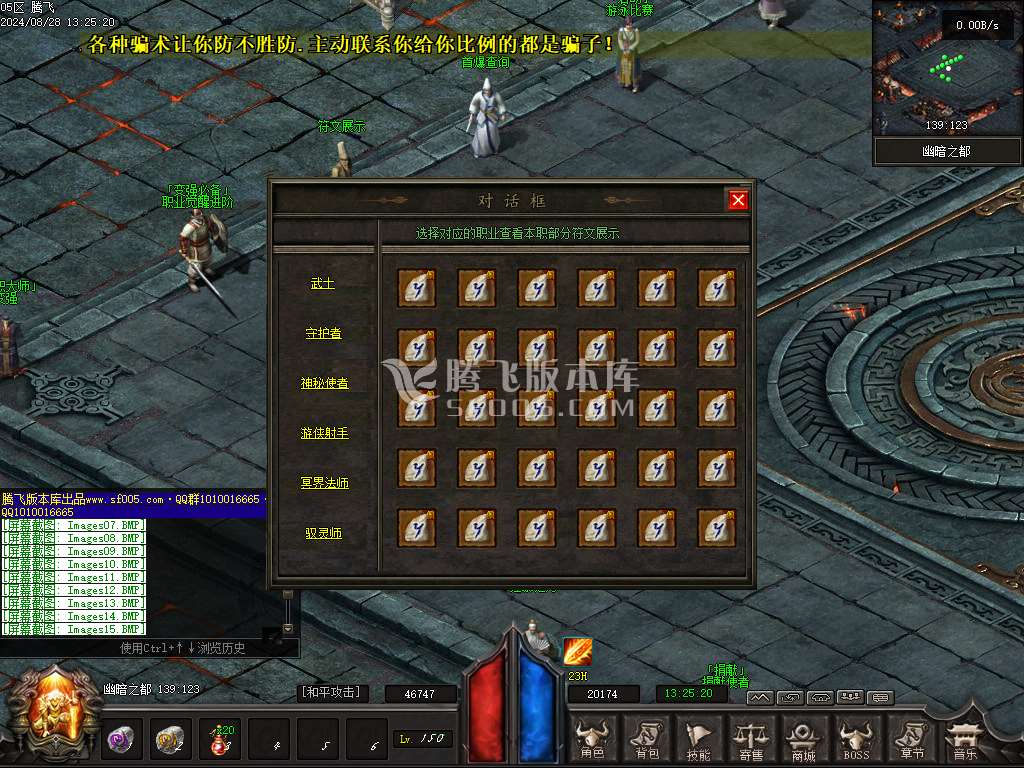This screenshot has width=1024, height=768.
Task: Toggle the 音乐 music button
Action: [964, 739]
